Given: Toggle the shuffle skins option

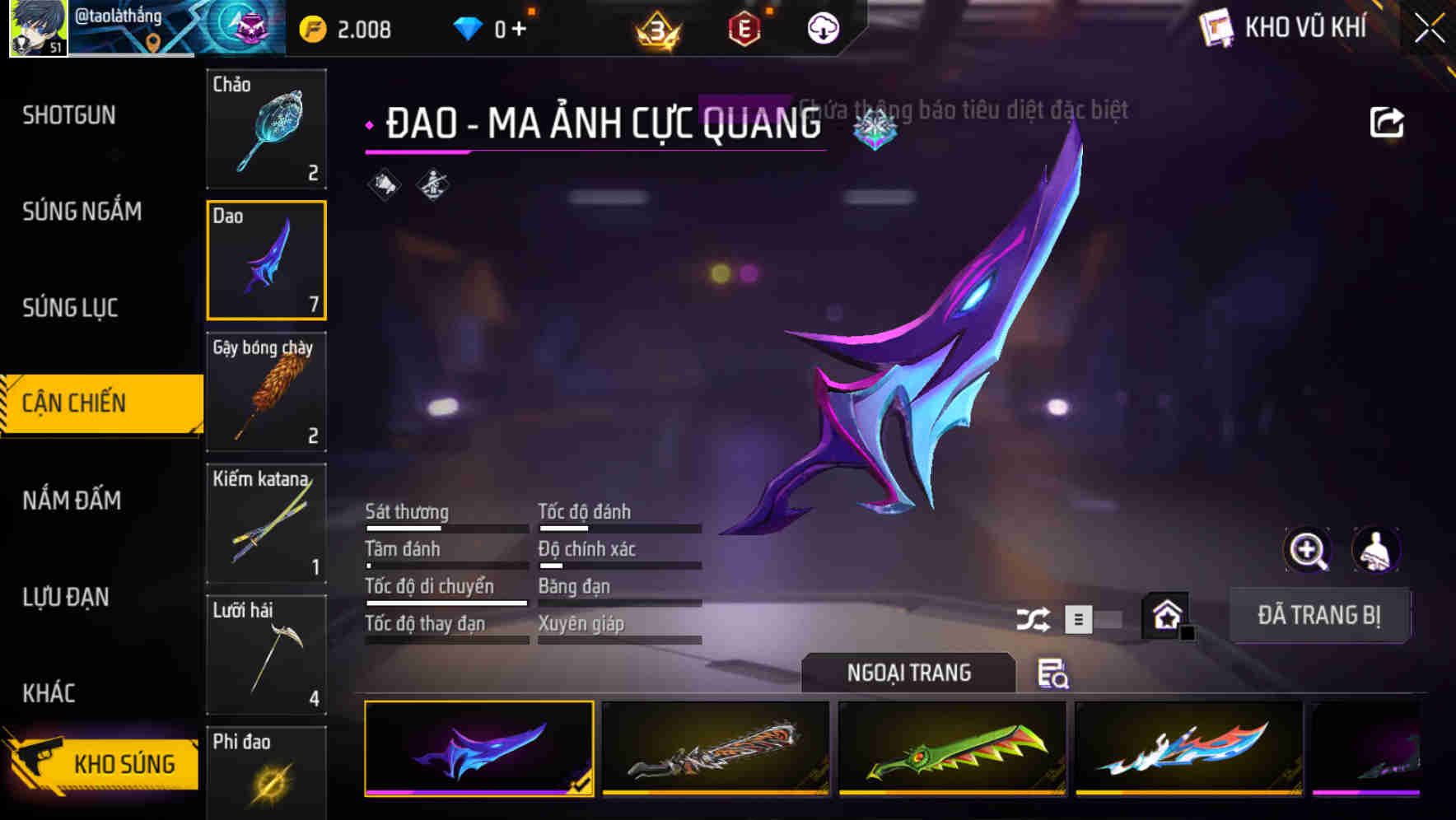Looking at the screenshot, I should click(x=1034, y=618).
